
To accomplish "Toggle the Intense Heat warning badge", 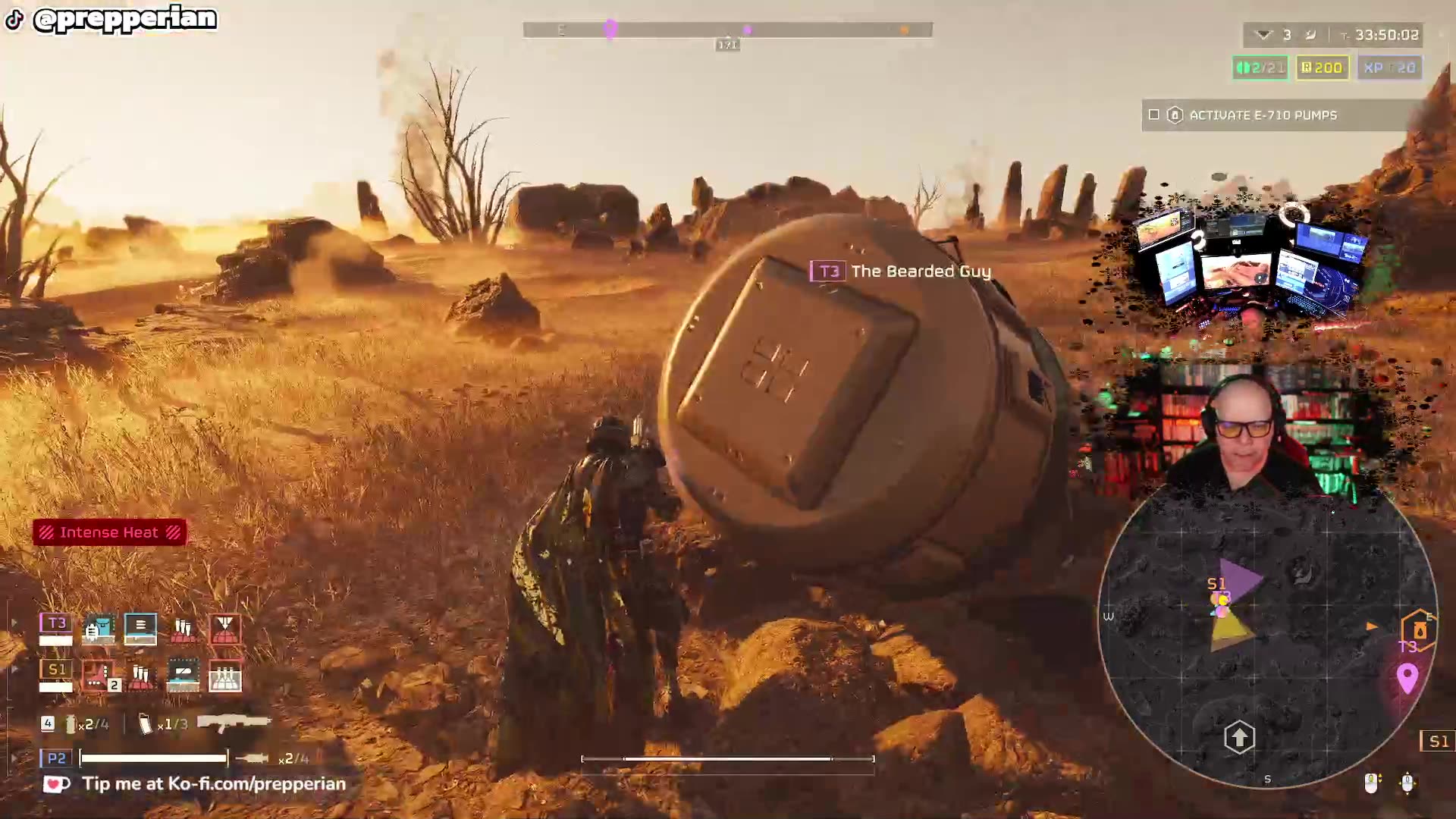I will click(110, 532).
